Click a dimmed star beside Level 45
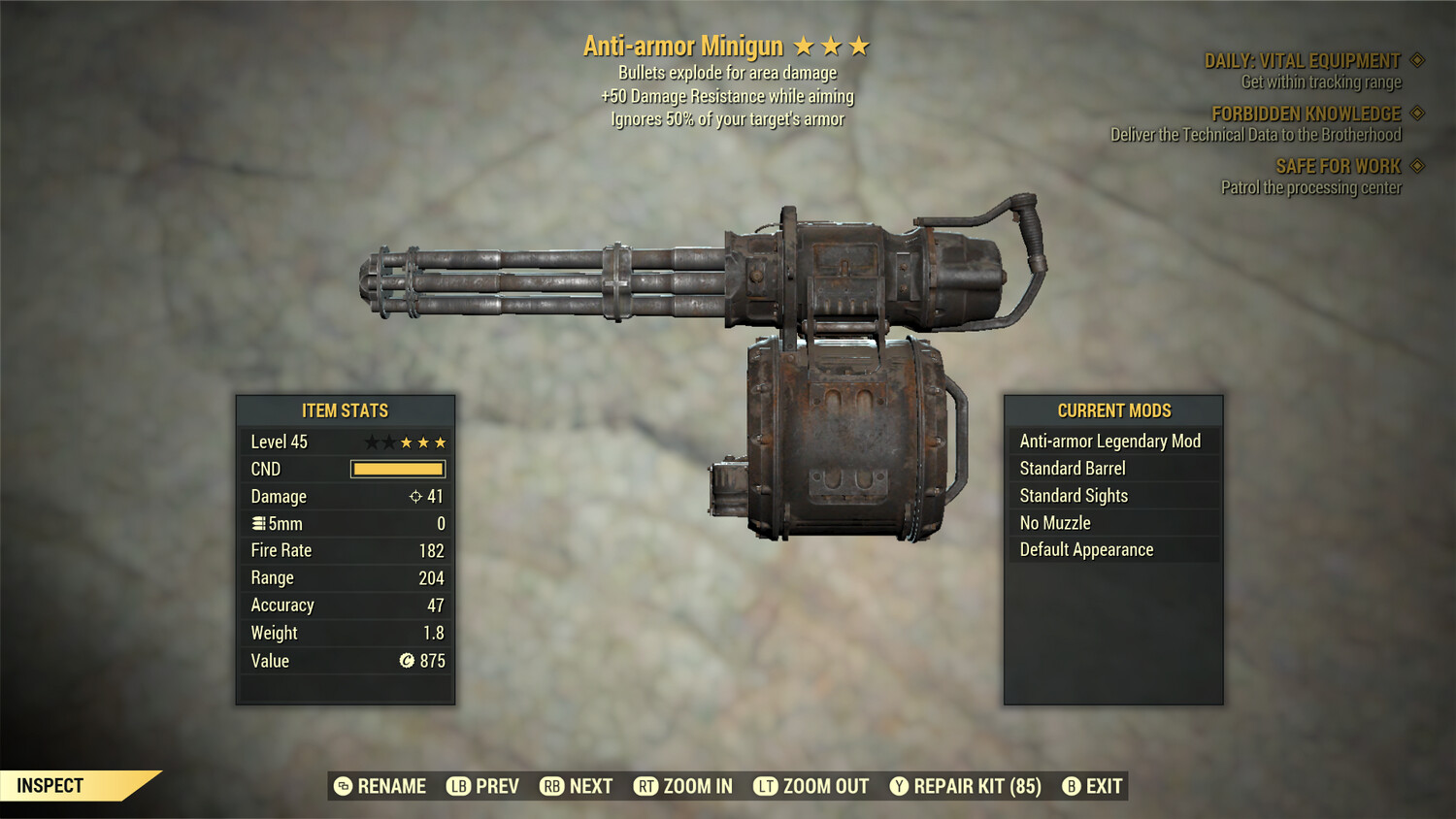1456x819 pixels. coord(373,442)
